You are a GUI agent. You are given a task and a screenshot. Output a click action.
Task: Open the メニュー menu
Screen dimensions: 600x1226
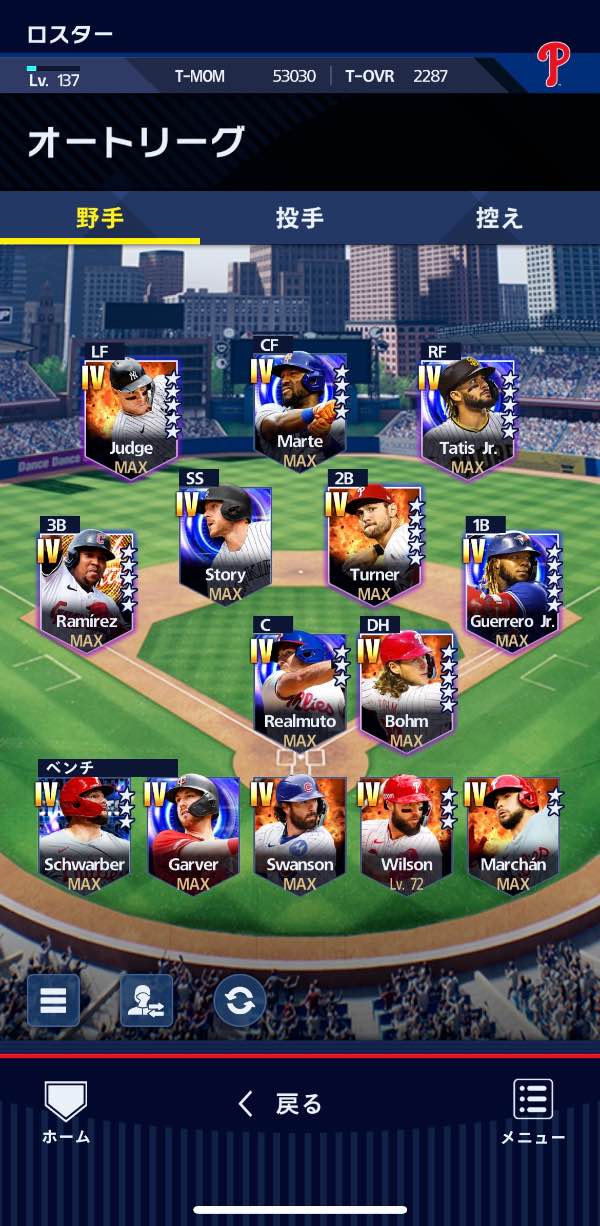coord(533,1111)
